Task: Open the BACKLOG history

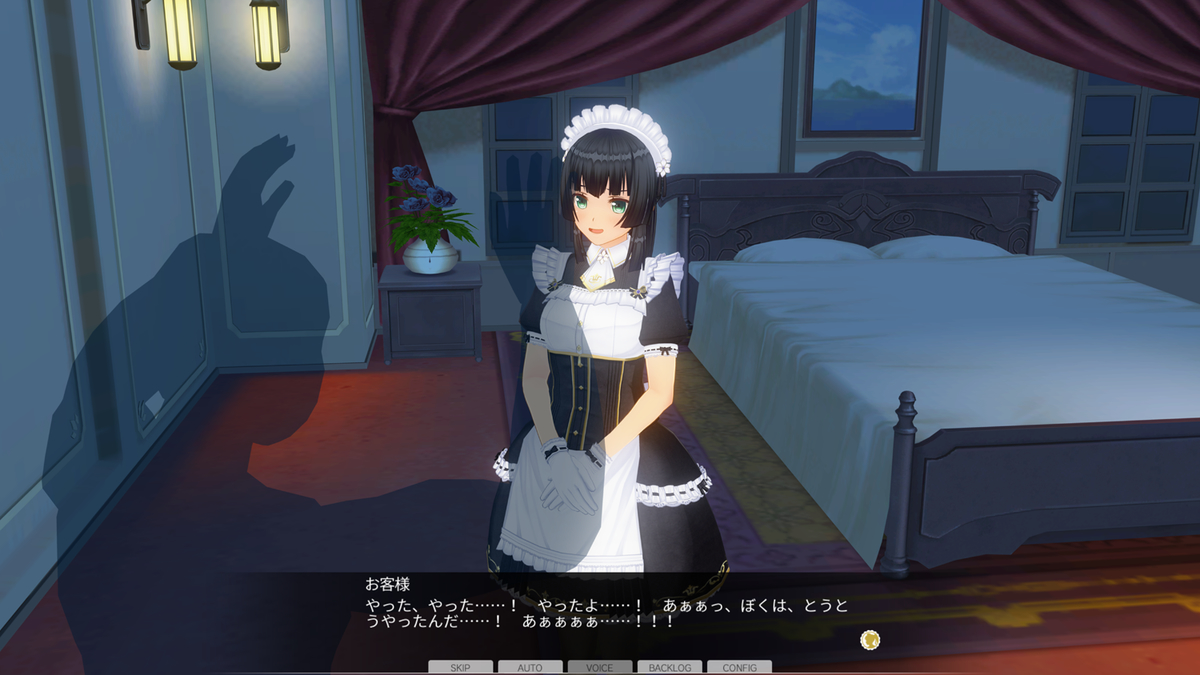Action: (x=669, y=667)
